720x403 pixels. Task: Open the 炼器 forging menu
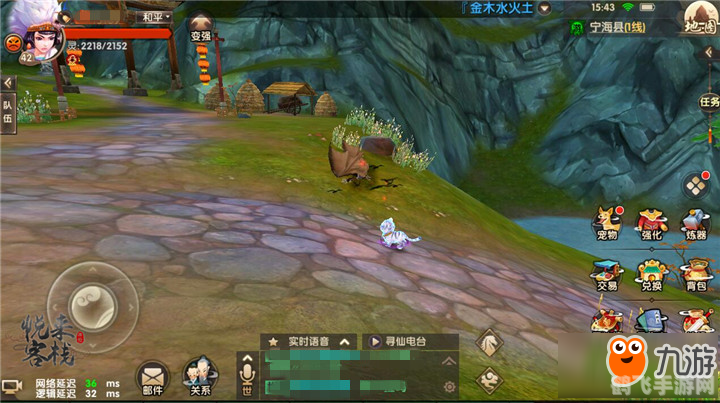point(696,224)
